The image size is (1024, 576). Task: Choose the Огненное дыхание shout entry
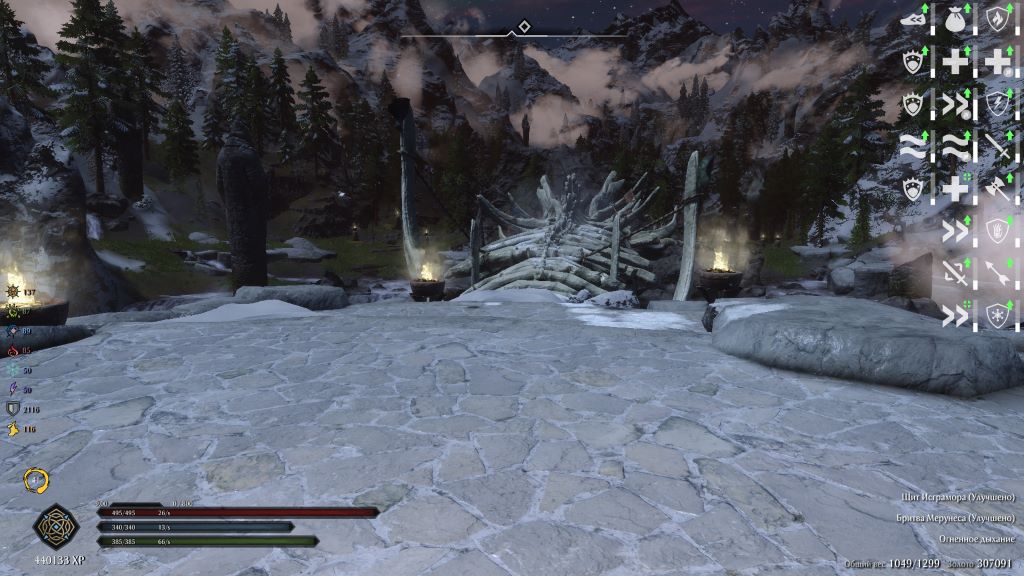(976, 539)
